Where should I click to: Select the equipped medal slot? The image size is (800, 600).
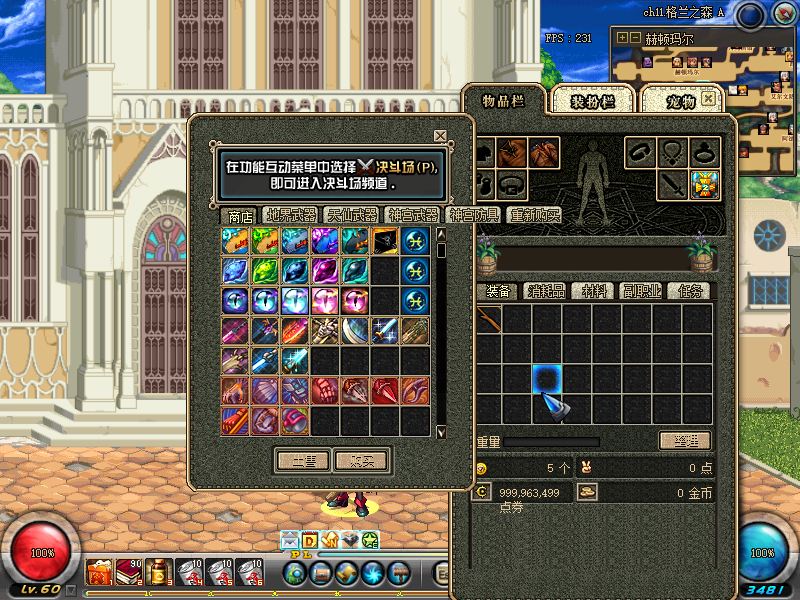(x=706, y=185)
